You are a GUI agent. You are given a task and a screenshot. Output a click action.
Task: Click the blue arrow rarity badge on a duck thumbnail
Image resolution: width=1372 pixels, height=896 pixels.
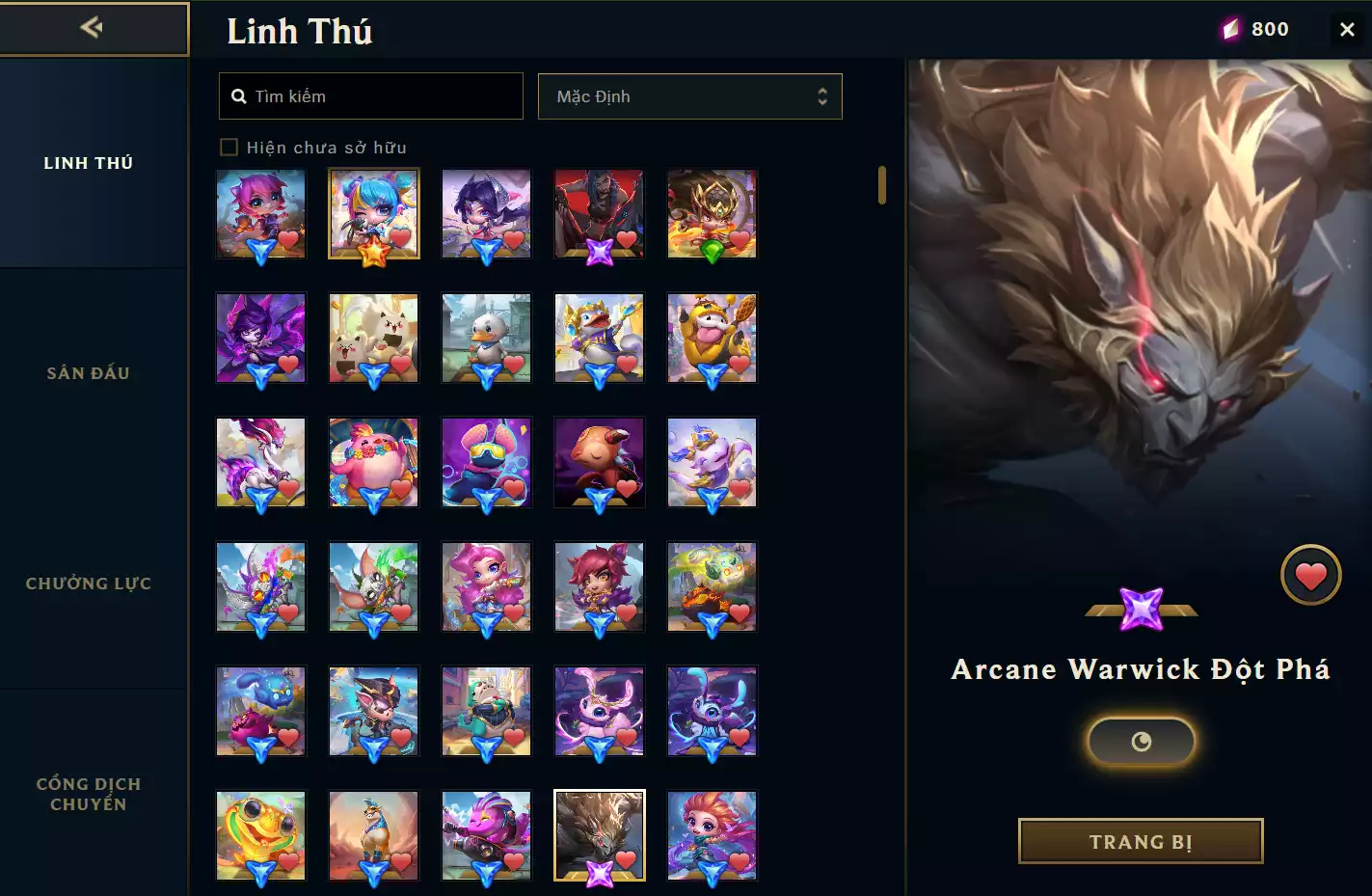(x=486, y=373)
